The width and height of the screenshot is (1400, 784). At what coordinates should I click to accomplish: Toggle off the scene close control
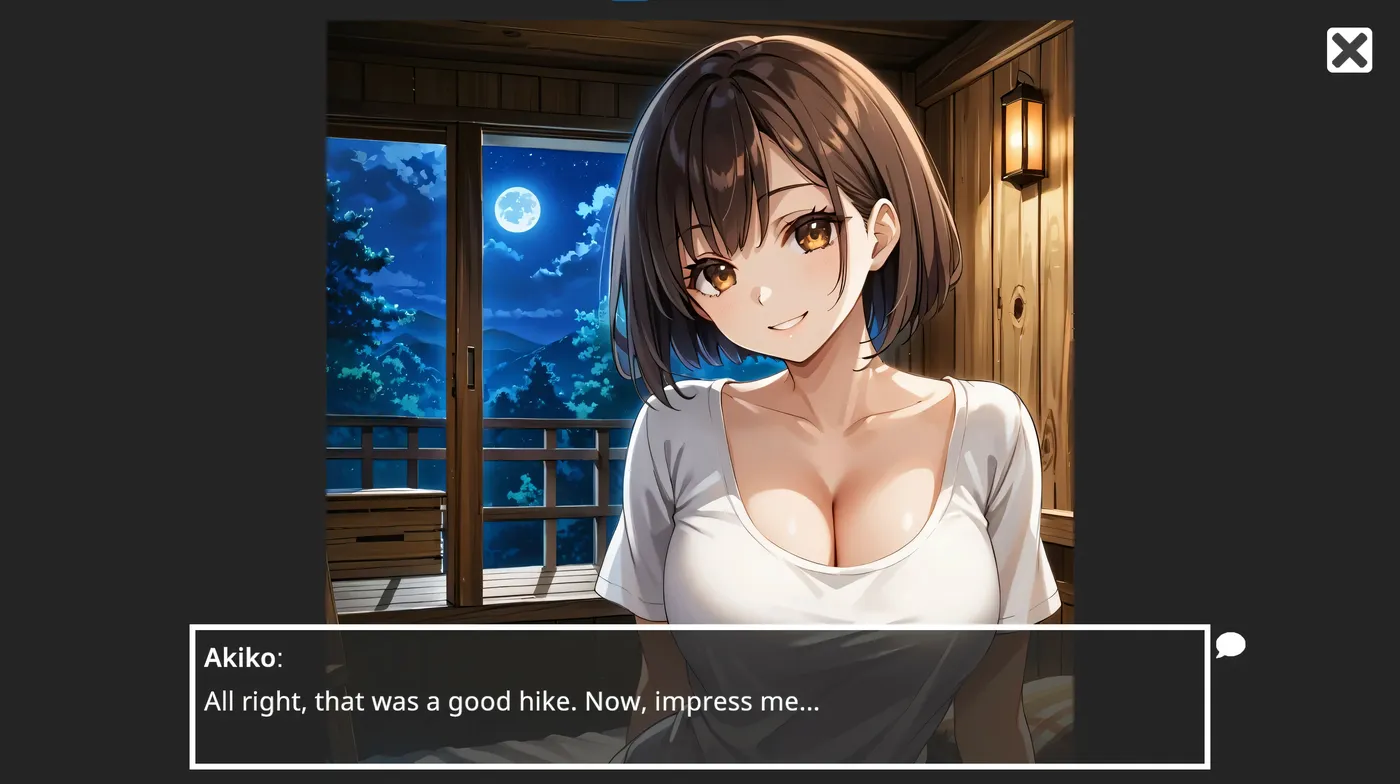(1349, 49)
